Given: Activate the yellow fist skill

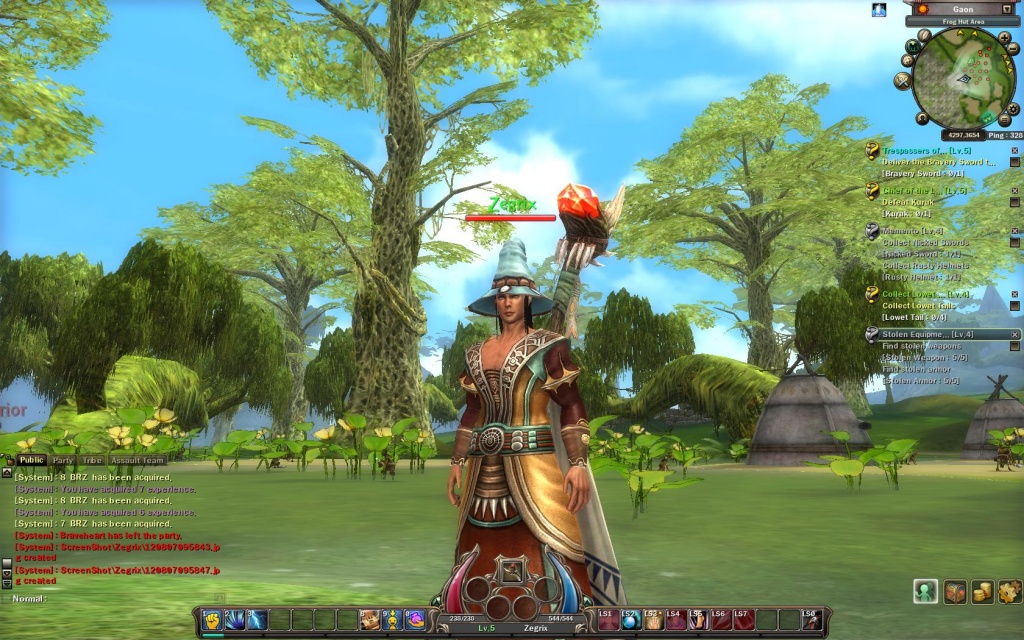Looking at the screenshot, I should pyautogui.click(x=212, y=620).
